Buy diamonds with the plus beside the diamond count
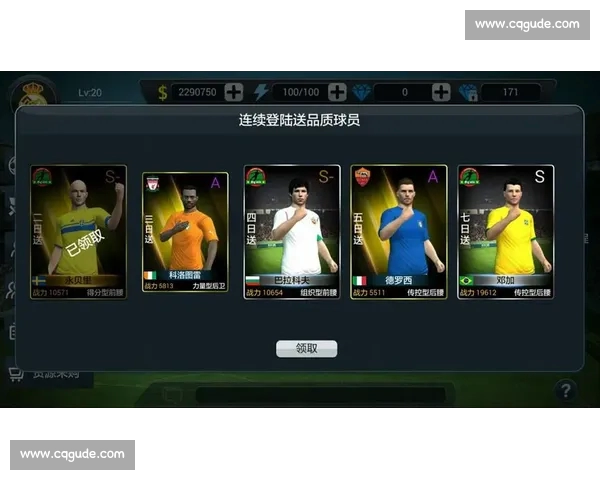 point(441,92)
